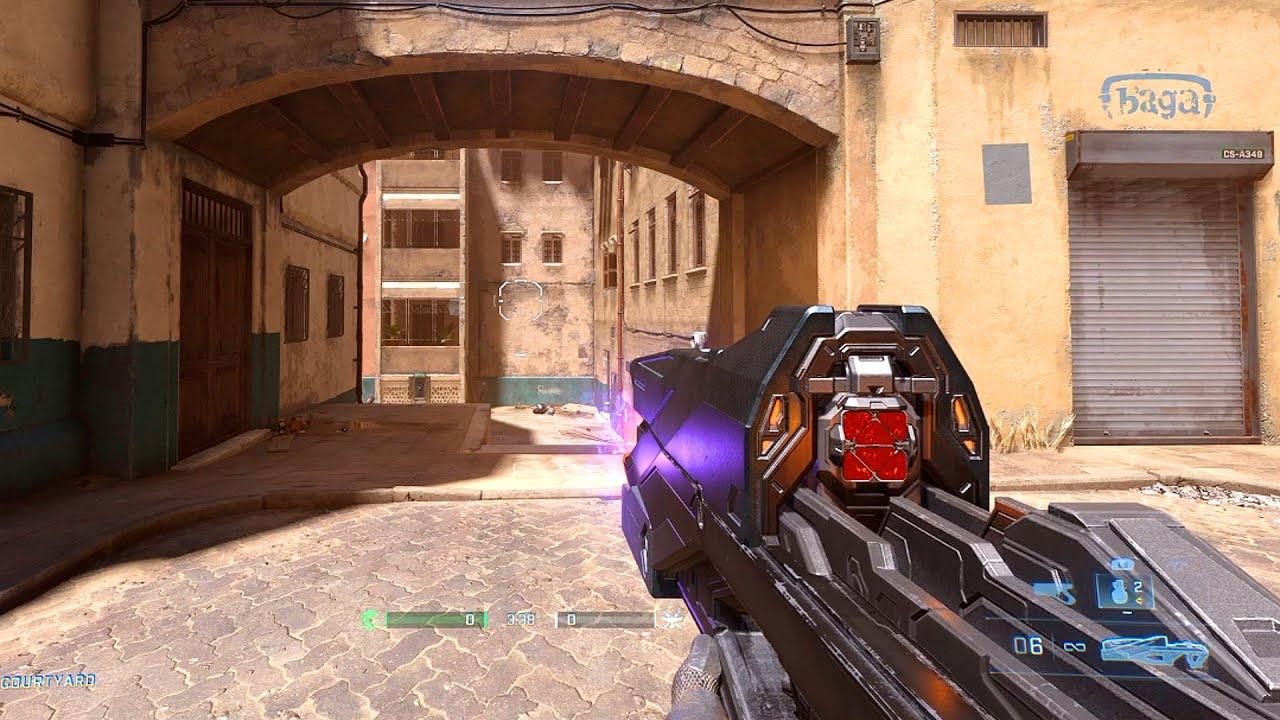Click the equipped weapon silhouette icon
This screenshot has height=720, width=1280.
(1154, 650)
